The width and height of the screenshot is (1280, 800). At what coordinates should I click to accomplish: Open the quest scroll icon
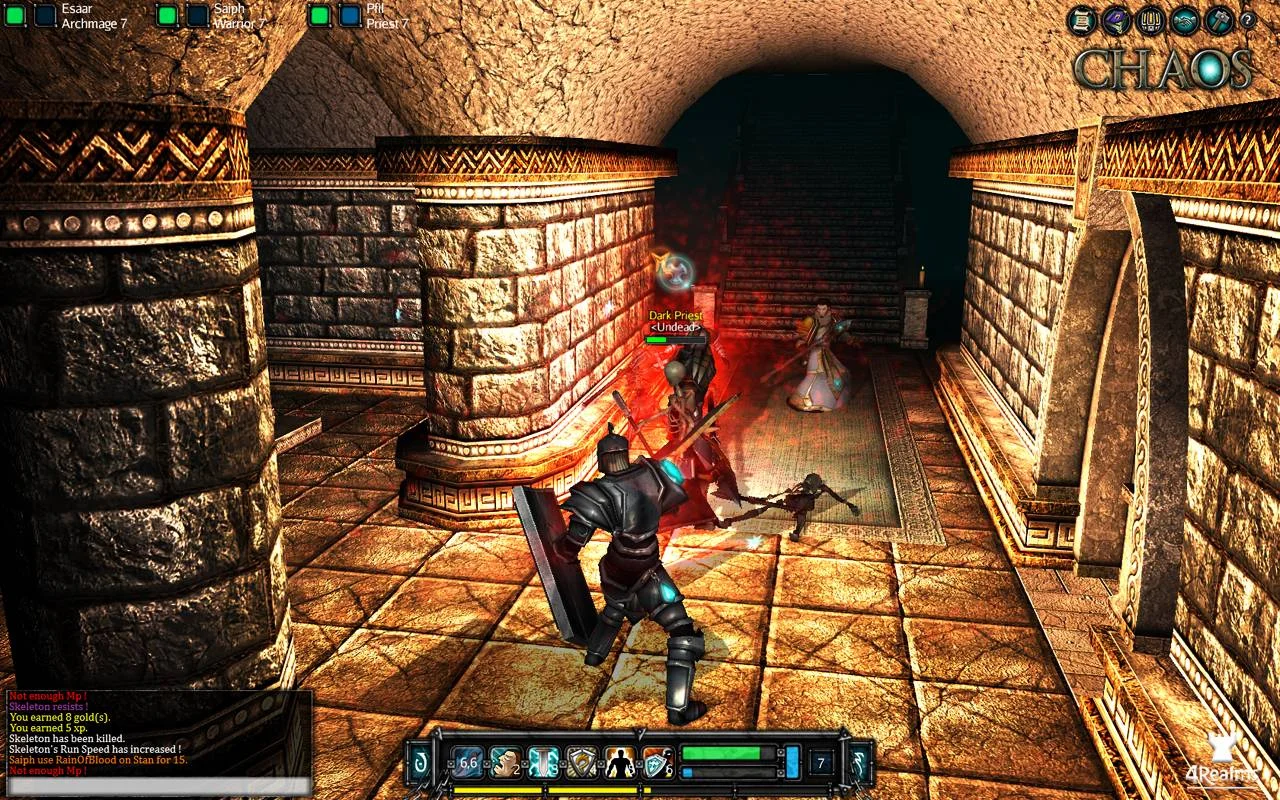pyautogui.click(x=1081, y=18)
